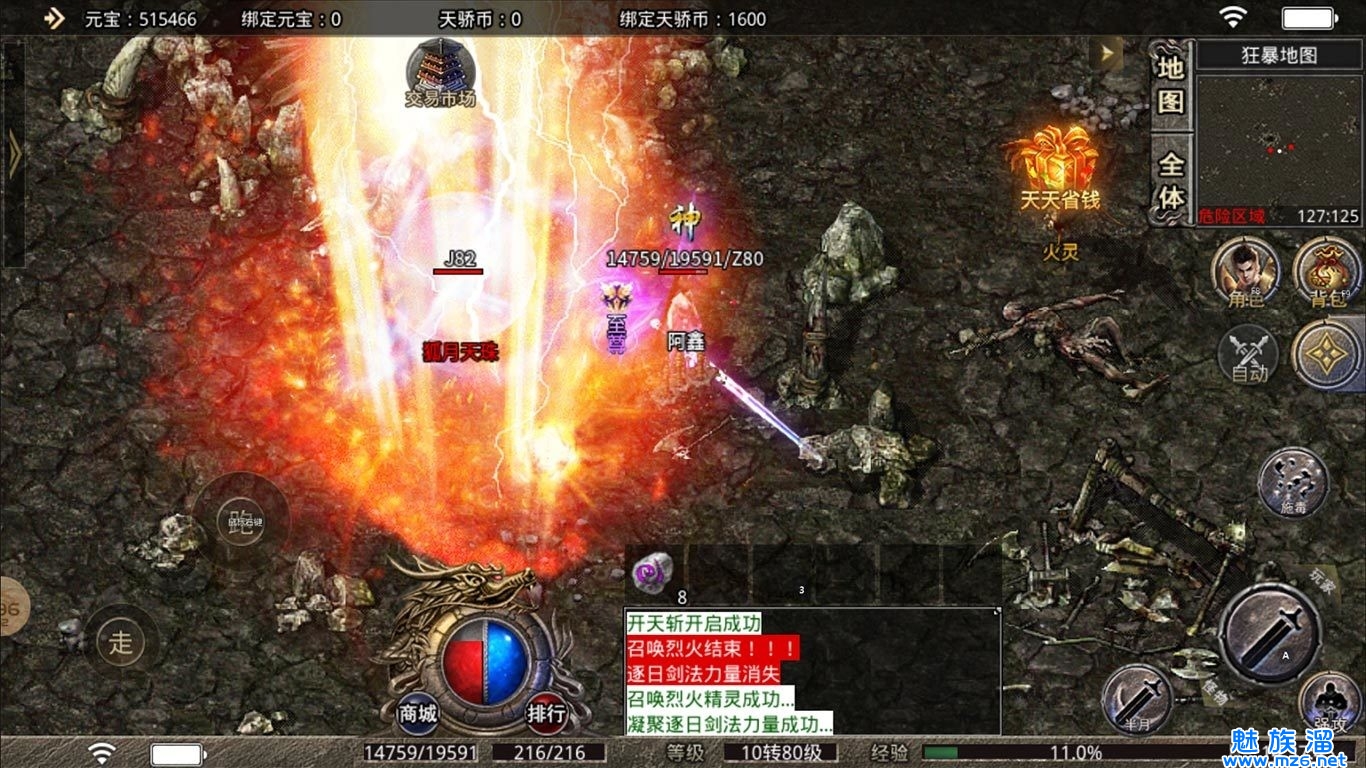
Task: Select the 跑 run movement button
Action: click(241, 521)
